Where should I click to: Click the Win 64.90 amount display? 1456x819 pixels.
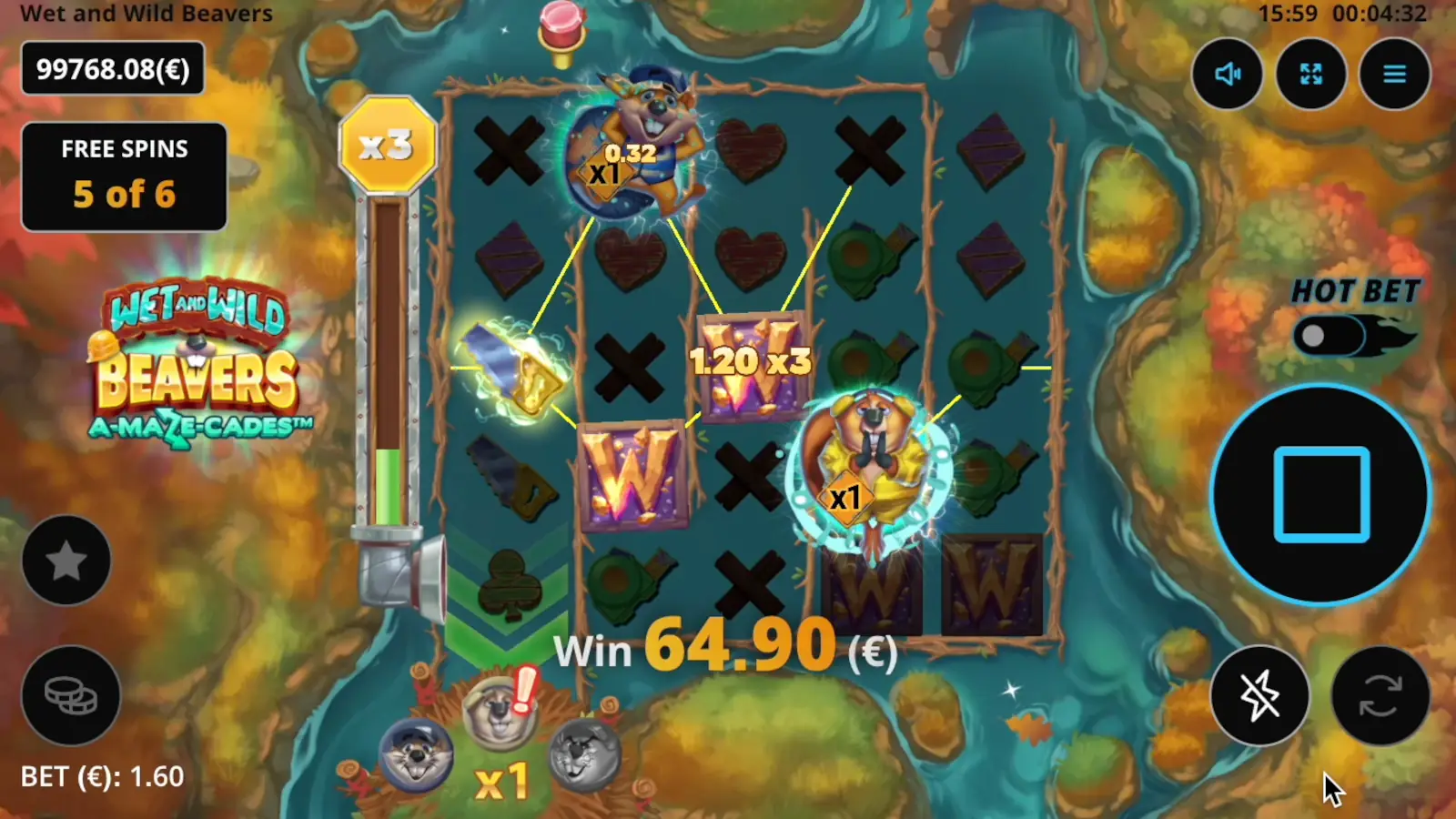click(723, 648)
